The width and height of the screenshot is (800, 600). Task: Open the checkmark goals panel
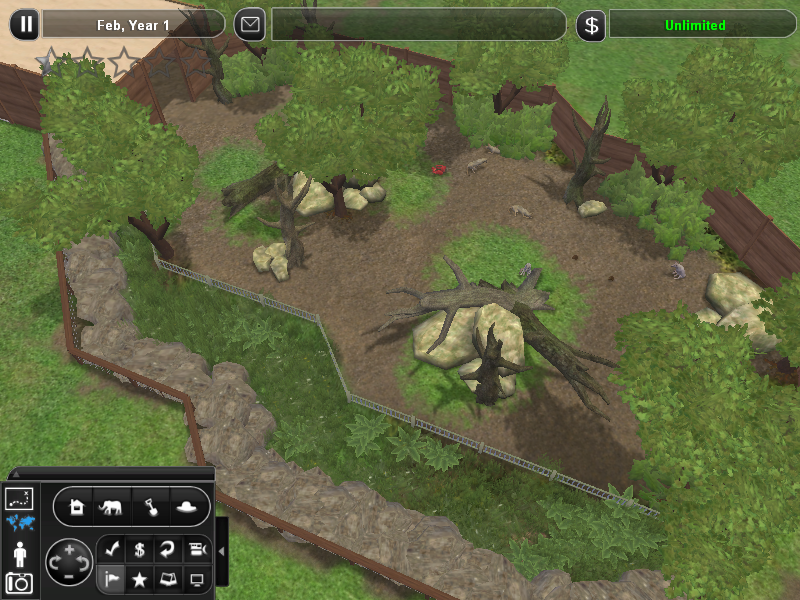pyautogui.click(x=111, y=549)
